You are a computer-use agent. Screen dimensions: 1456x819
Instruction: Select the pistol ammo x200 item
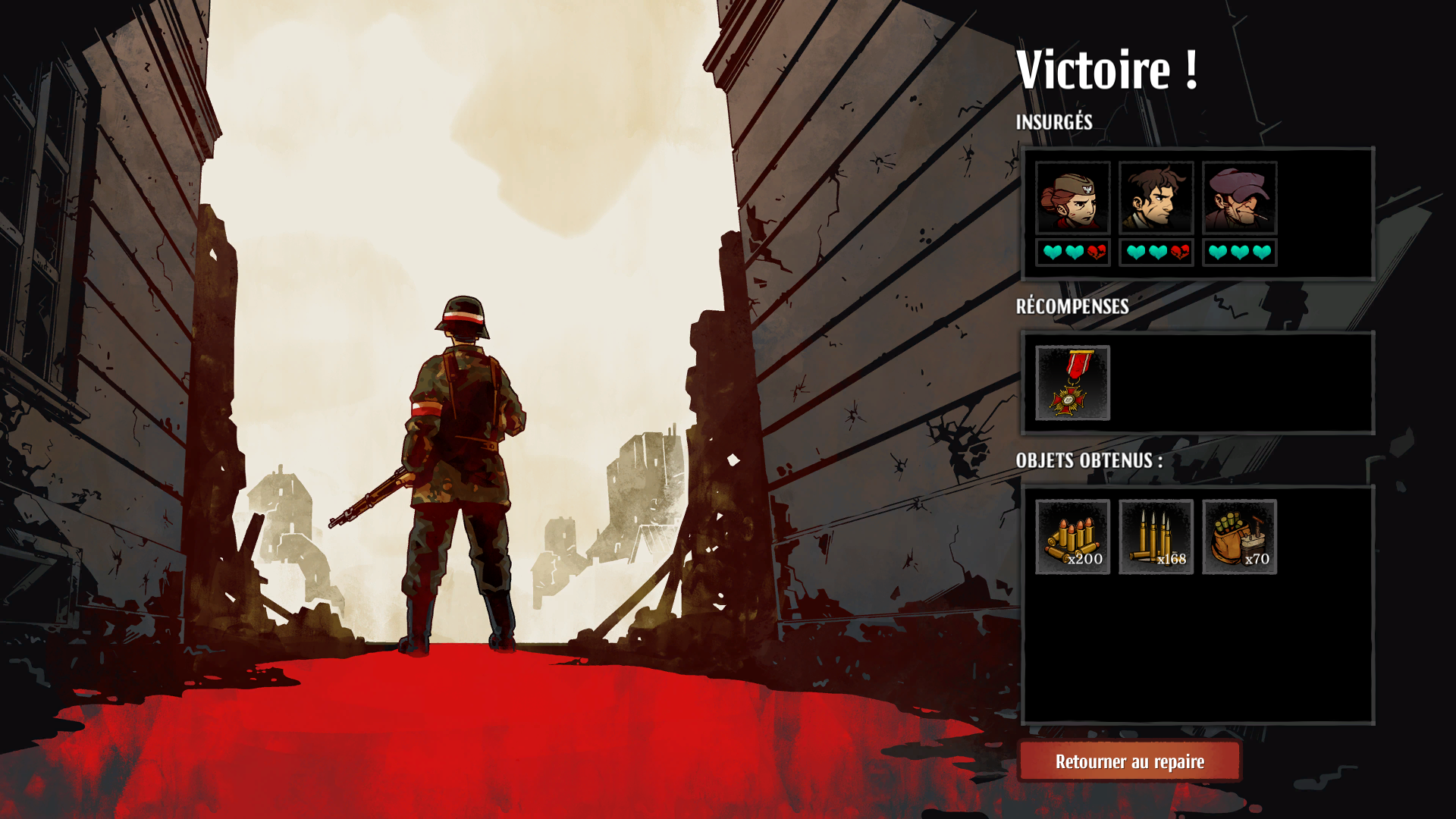pyautogui.click(x=1072, y=537)
